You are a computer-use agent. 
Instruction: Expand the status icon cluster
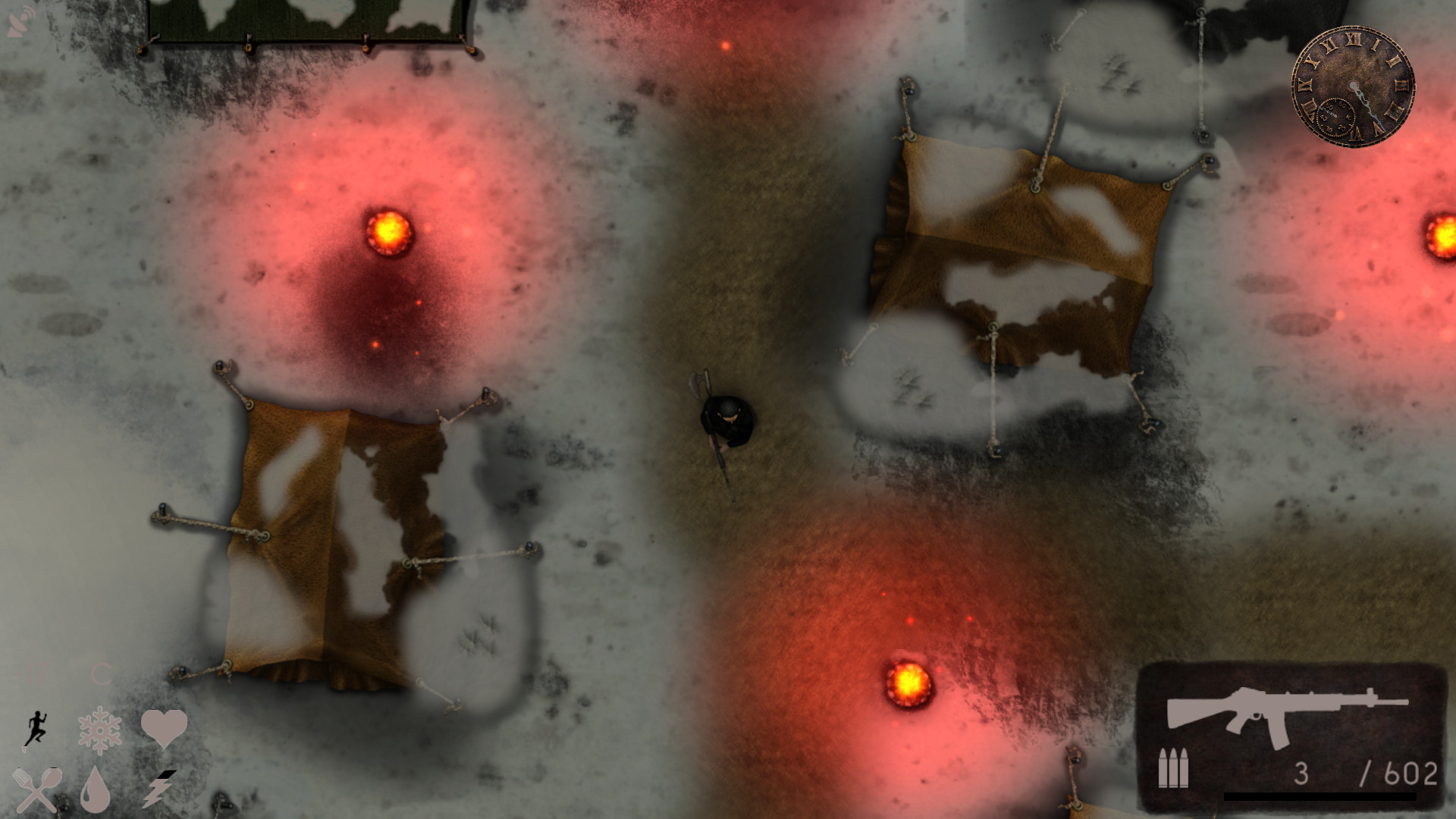(99, 758)
